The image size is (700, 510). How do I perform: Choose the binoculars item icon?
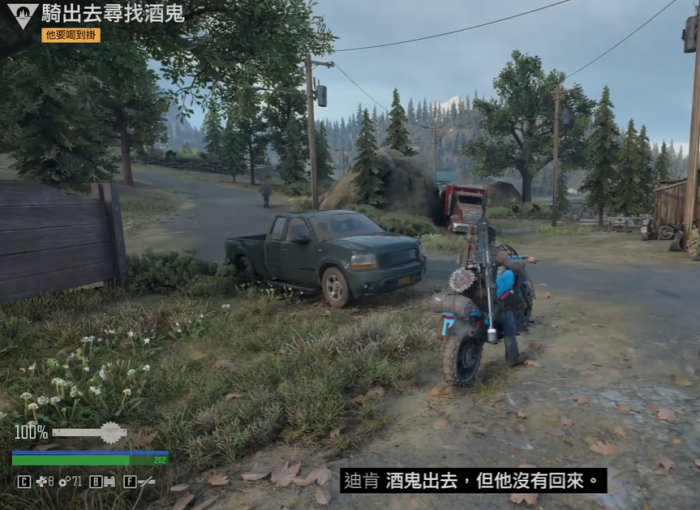pos(111,481)
